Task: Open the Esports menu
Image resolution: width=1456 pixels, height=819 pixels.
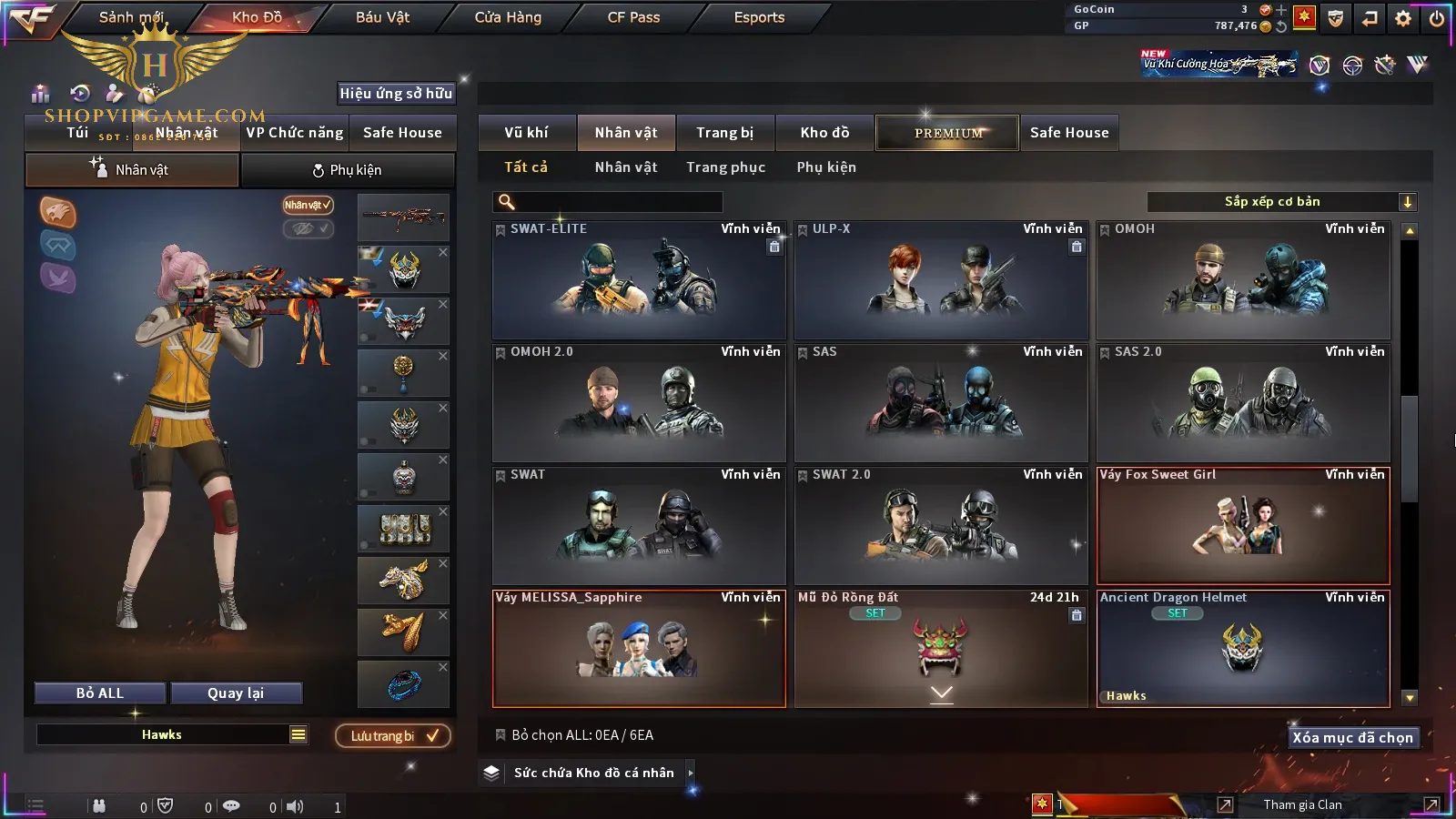Action: 759,17
